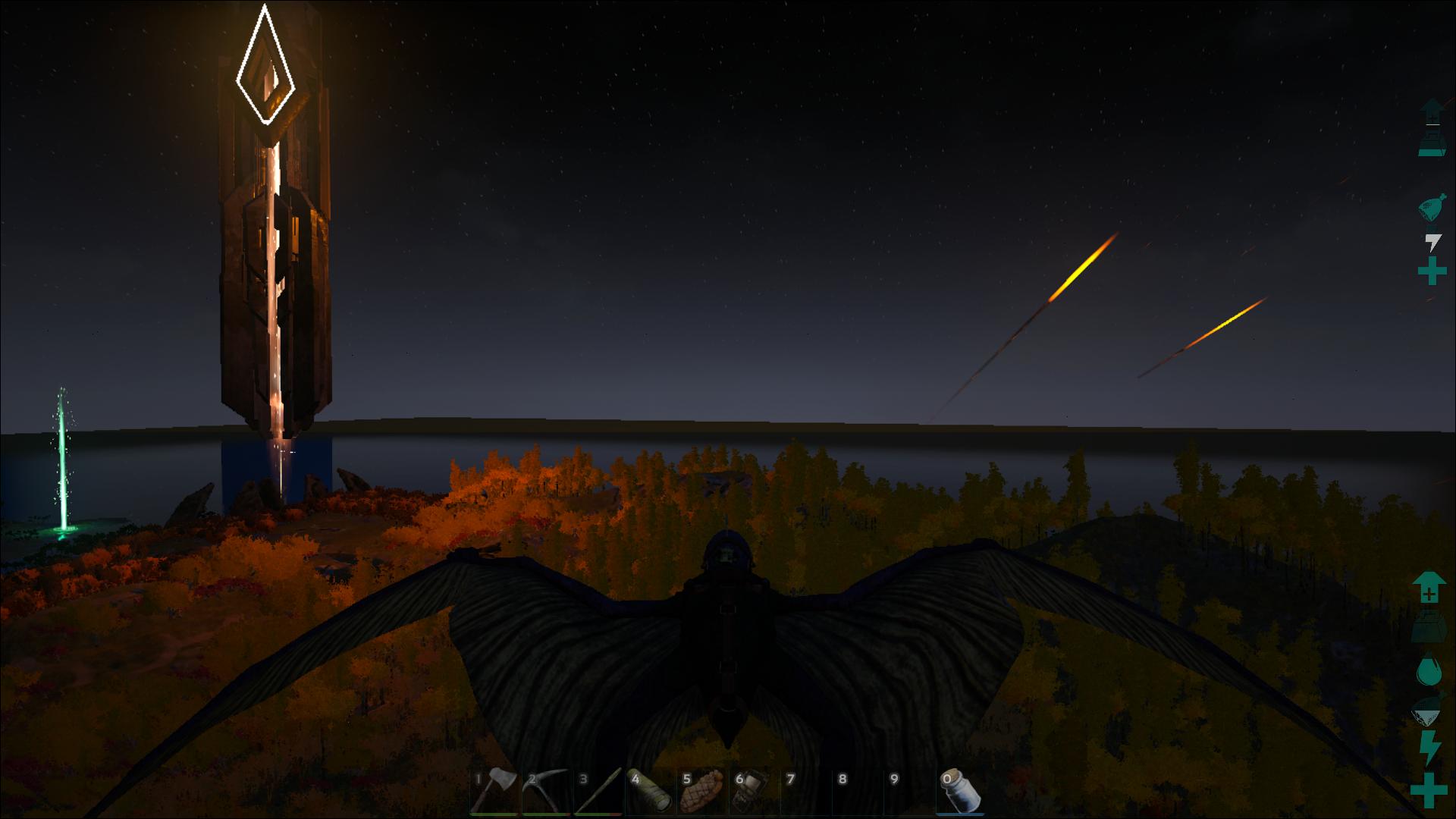Screen dimensions: 1456x819
Task: Select the handheld device in slot 6
Action: 752,792
